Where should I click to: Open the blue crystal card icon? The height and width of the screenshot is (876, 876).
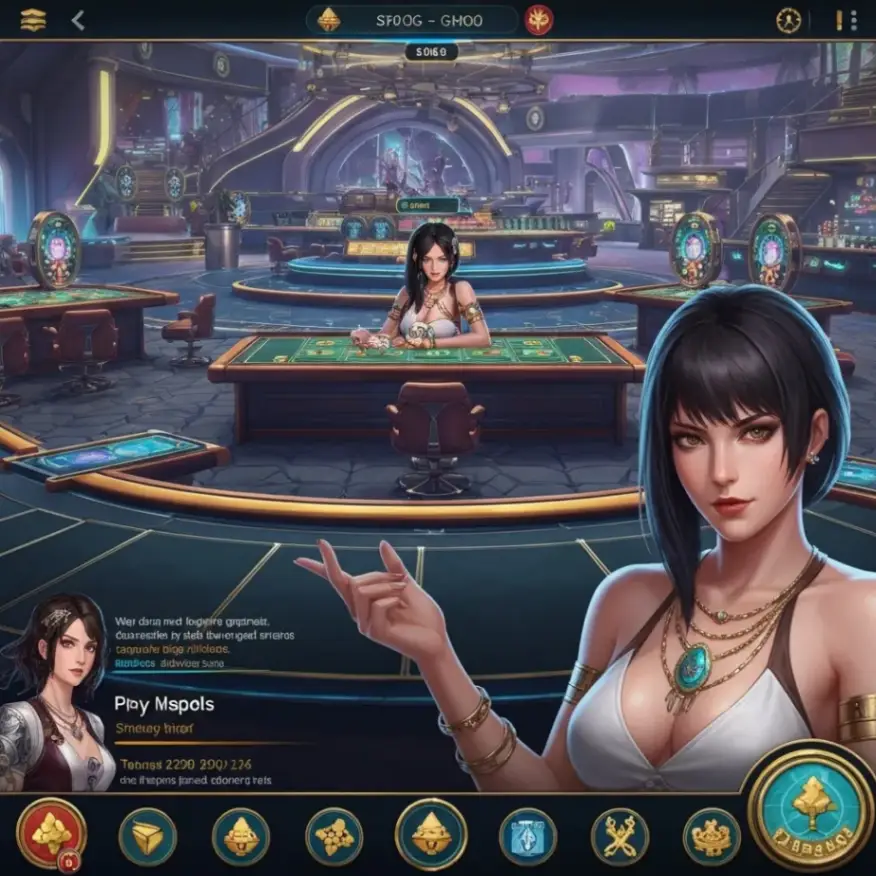527,836
